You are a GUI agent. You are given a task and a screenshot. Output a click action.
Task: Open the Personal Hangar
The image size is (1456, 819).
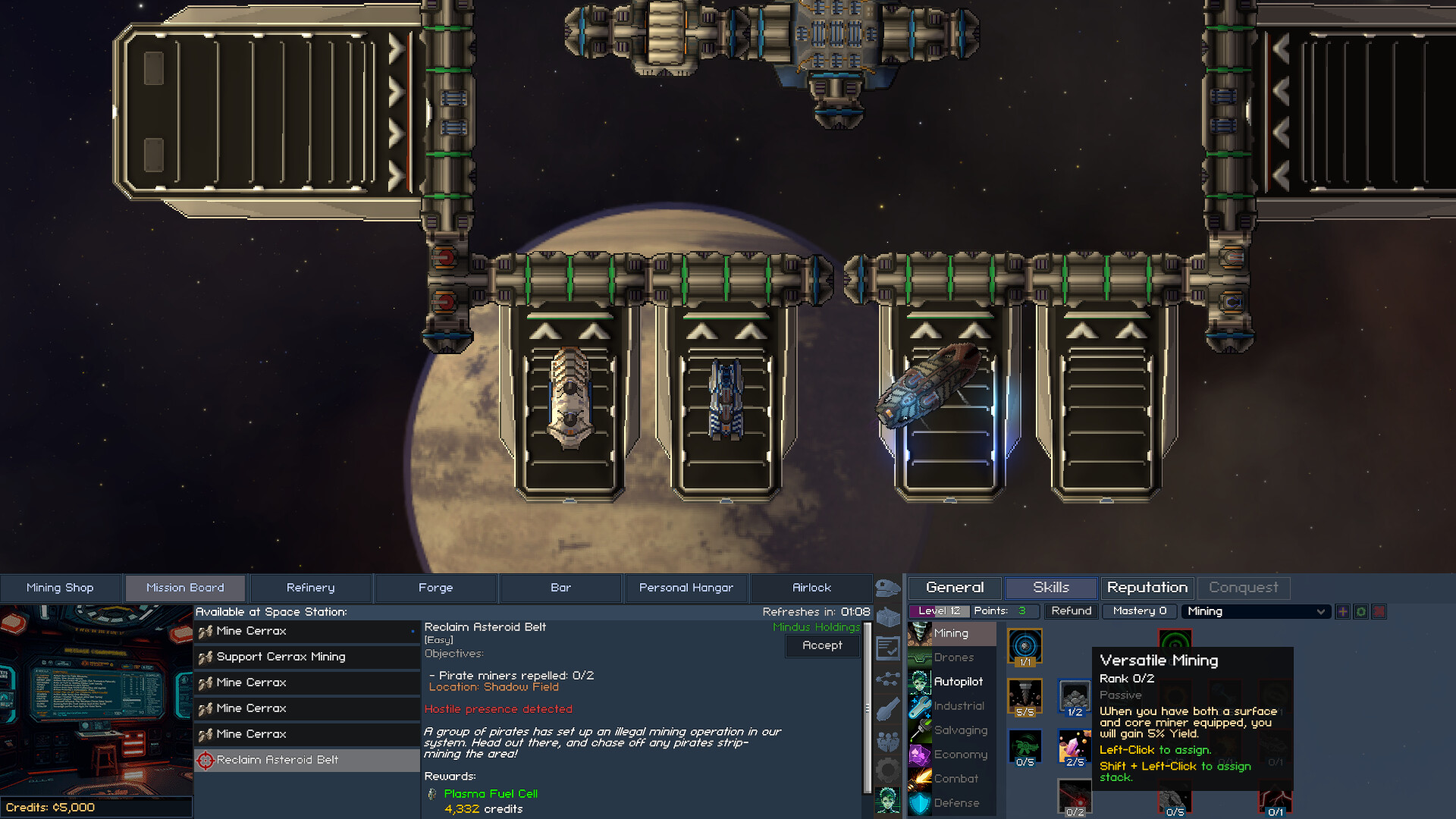click(x=686, y=588)
